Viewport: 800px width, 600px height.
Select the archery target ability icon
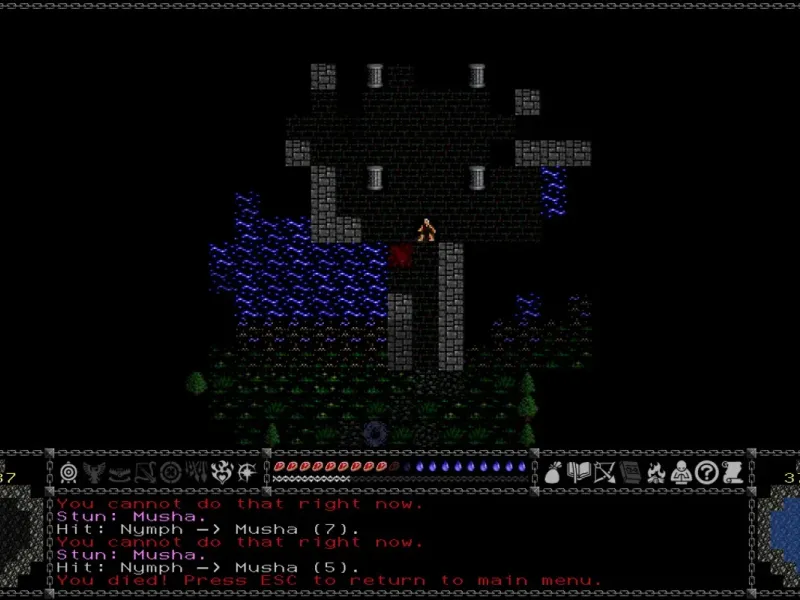[x=69, y=472]
